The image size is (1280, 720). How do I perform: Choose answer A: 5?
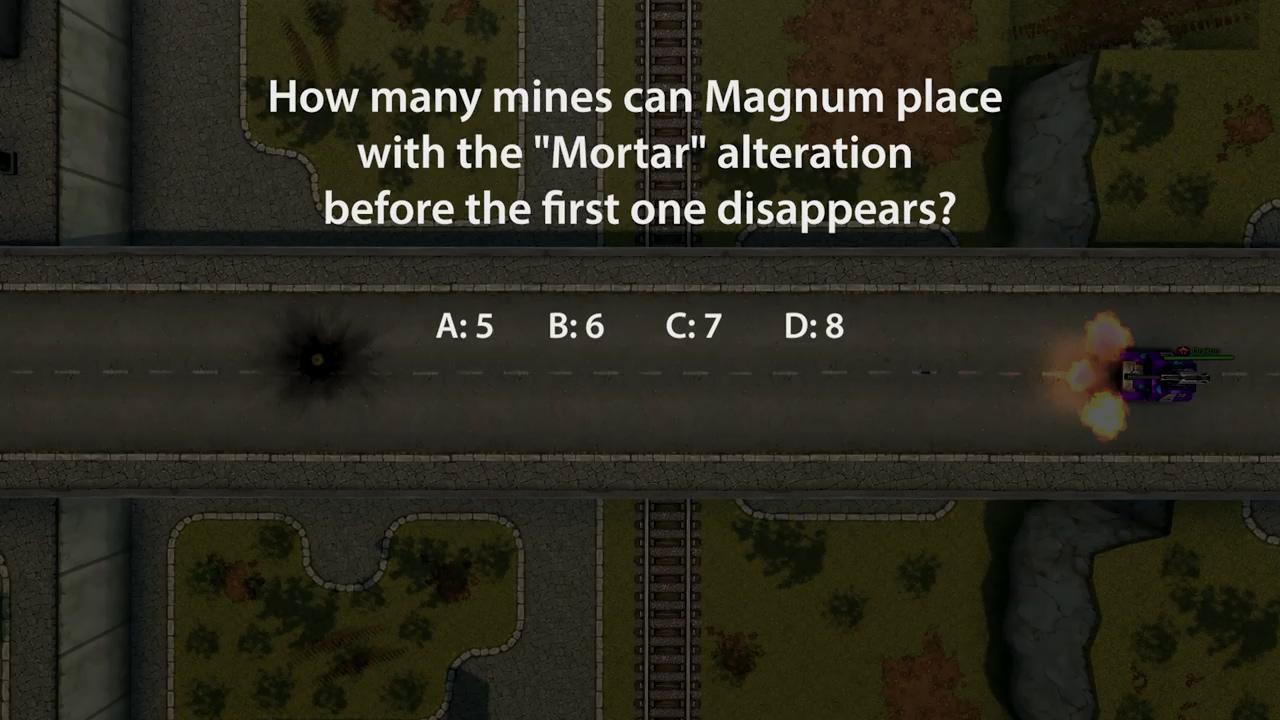(464, 326)
